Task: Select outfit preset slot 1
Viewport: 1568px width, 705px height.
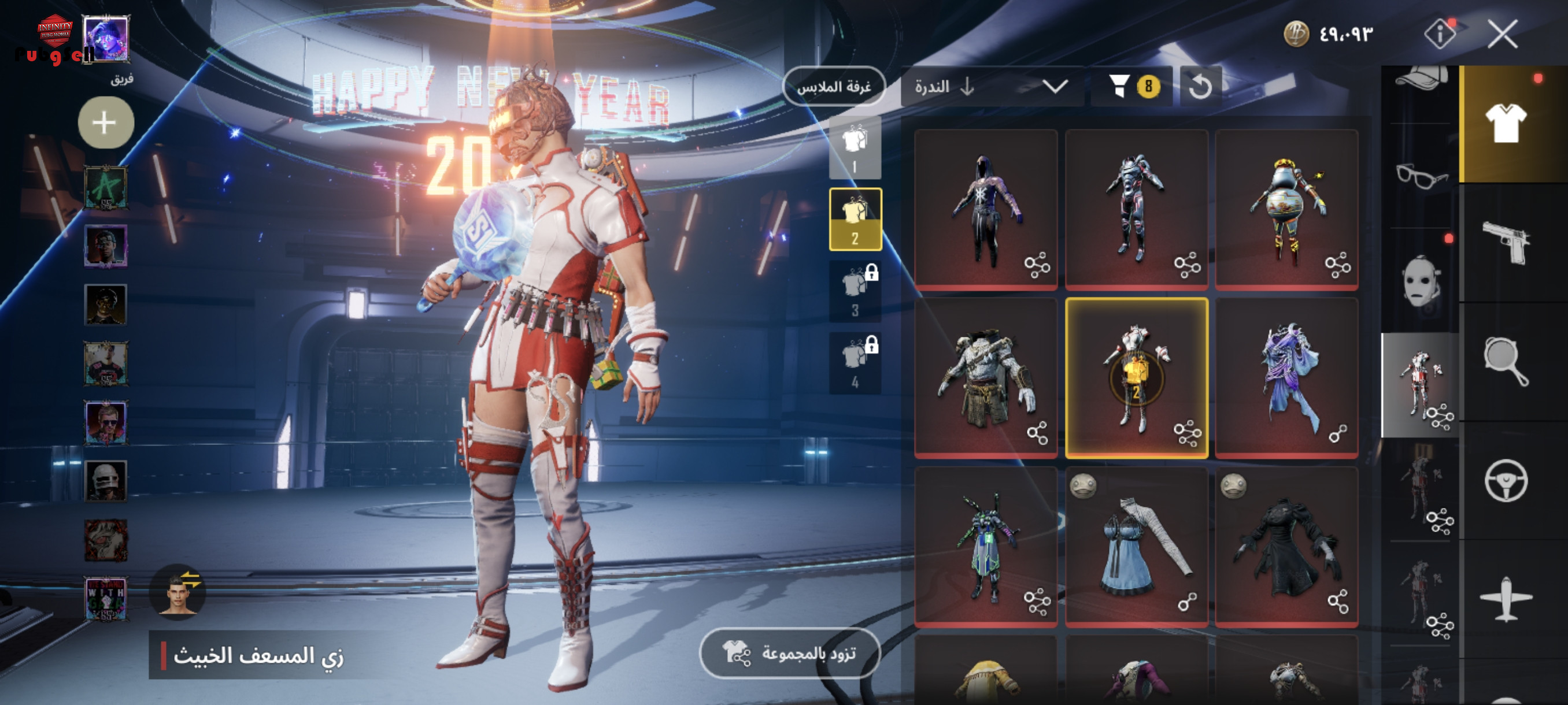Action: pyautogui.click(x=855, y=148)
